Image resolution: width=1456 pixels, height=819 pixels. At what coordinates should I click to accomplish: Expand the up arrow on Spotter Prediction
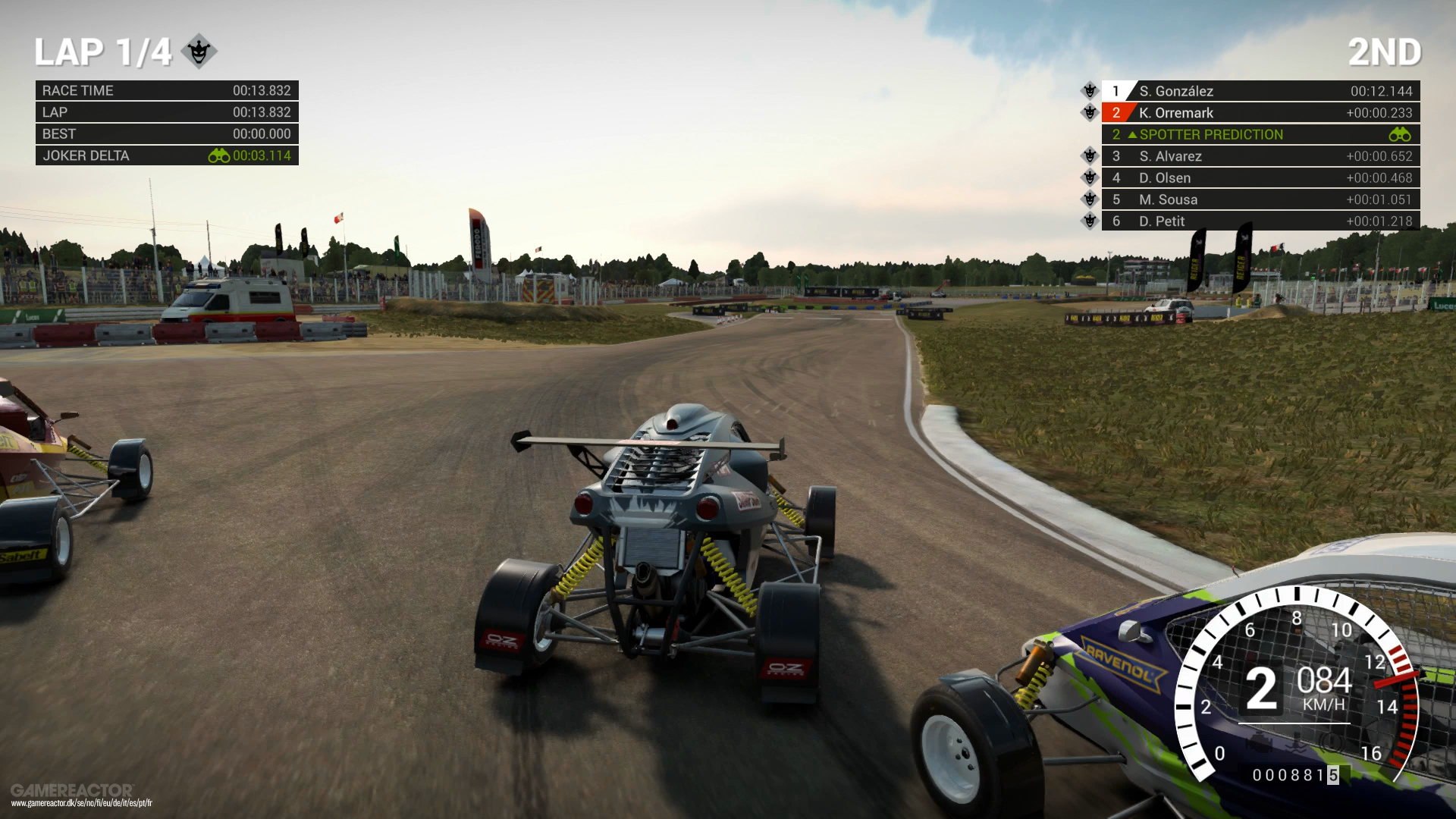click(x=1133, y=134)
